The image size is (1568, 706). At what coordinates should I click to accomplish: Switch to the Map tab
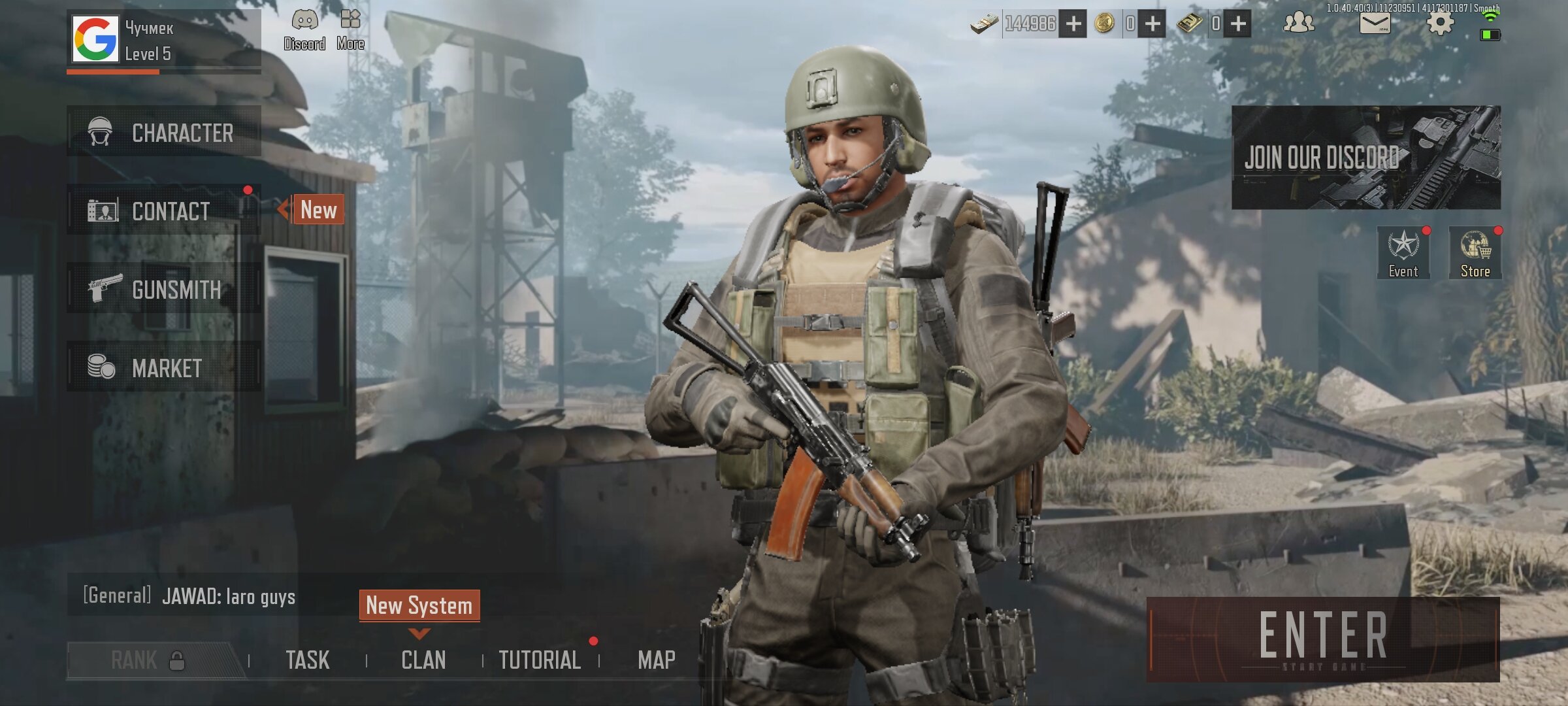click(656, 660)
